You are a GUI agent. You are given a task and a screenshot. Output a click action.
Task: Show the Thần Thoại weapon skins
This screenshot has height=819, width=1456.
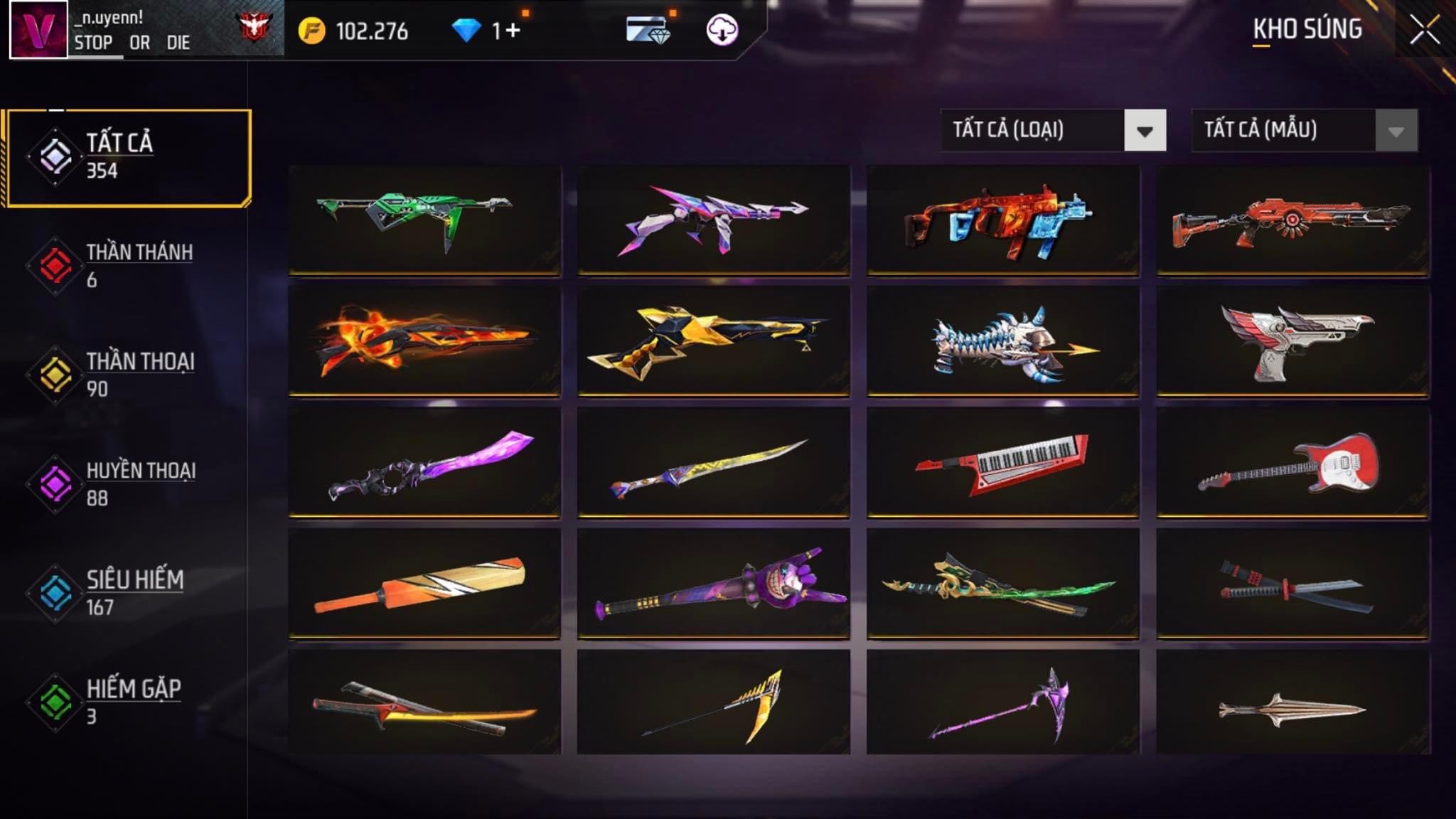click(128, 375)
